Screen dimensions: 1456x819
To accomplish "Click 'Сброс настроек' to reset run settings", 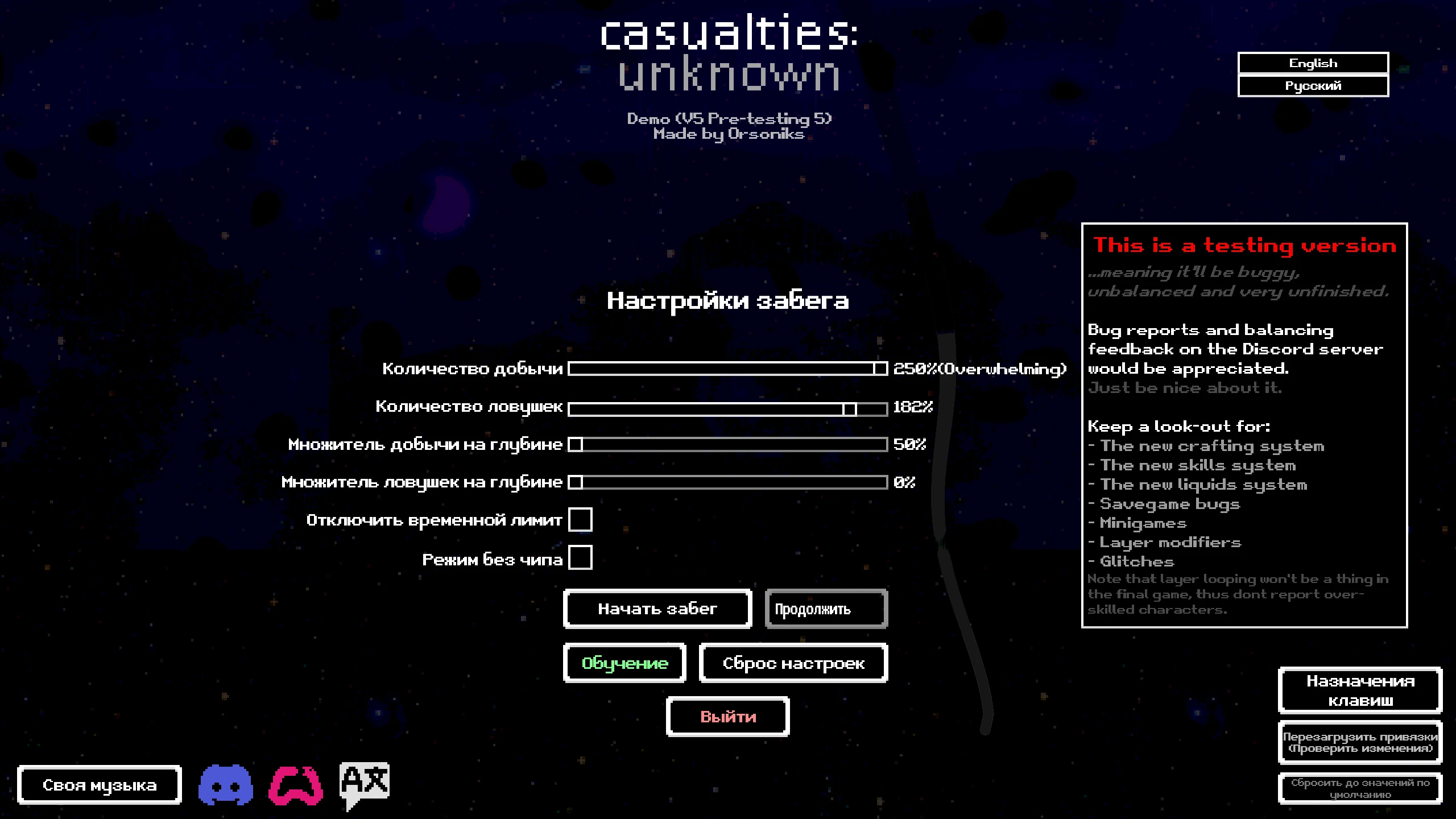I will (793, 663).
